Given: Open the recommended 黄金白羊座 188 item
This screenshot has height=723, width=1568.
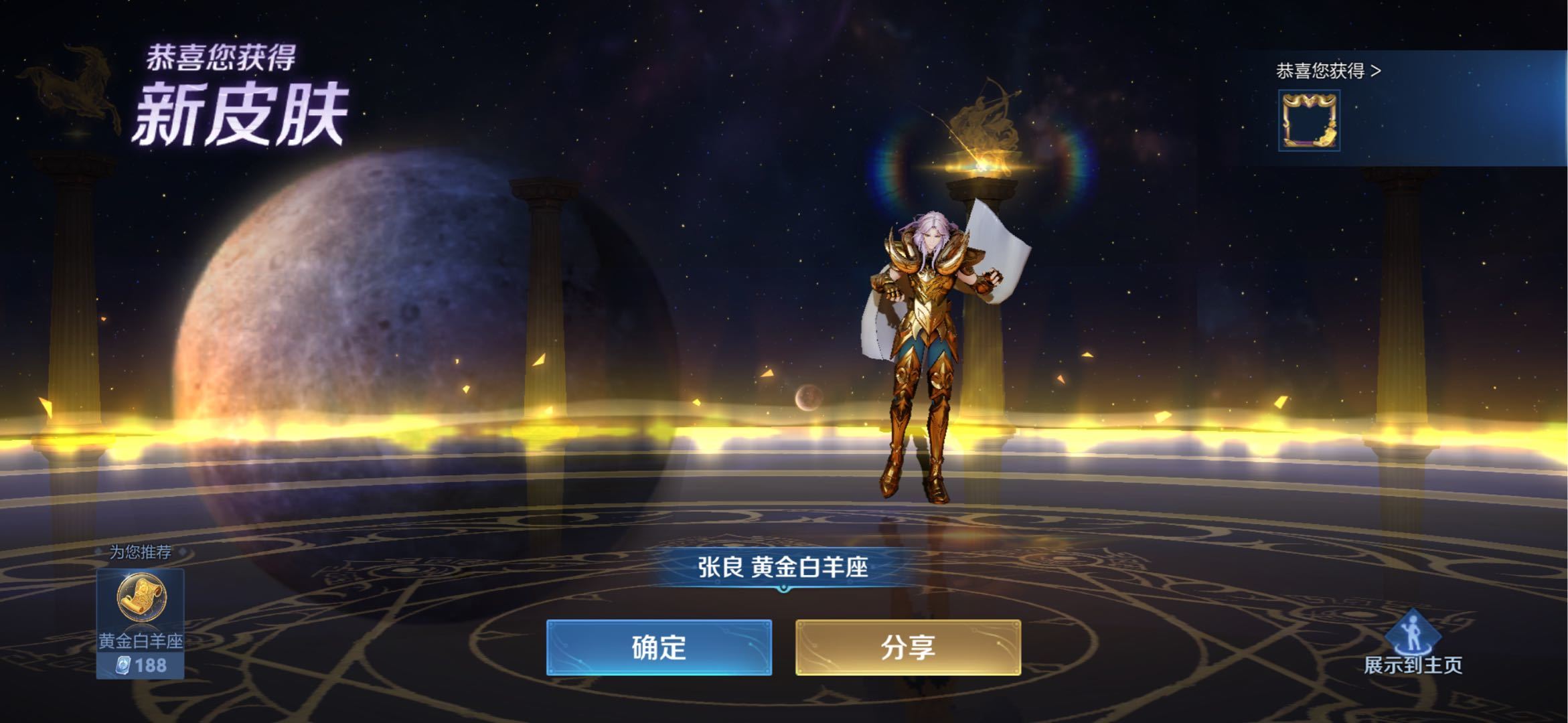Looking at the screenshot, I should [x=141, y=623].
